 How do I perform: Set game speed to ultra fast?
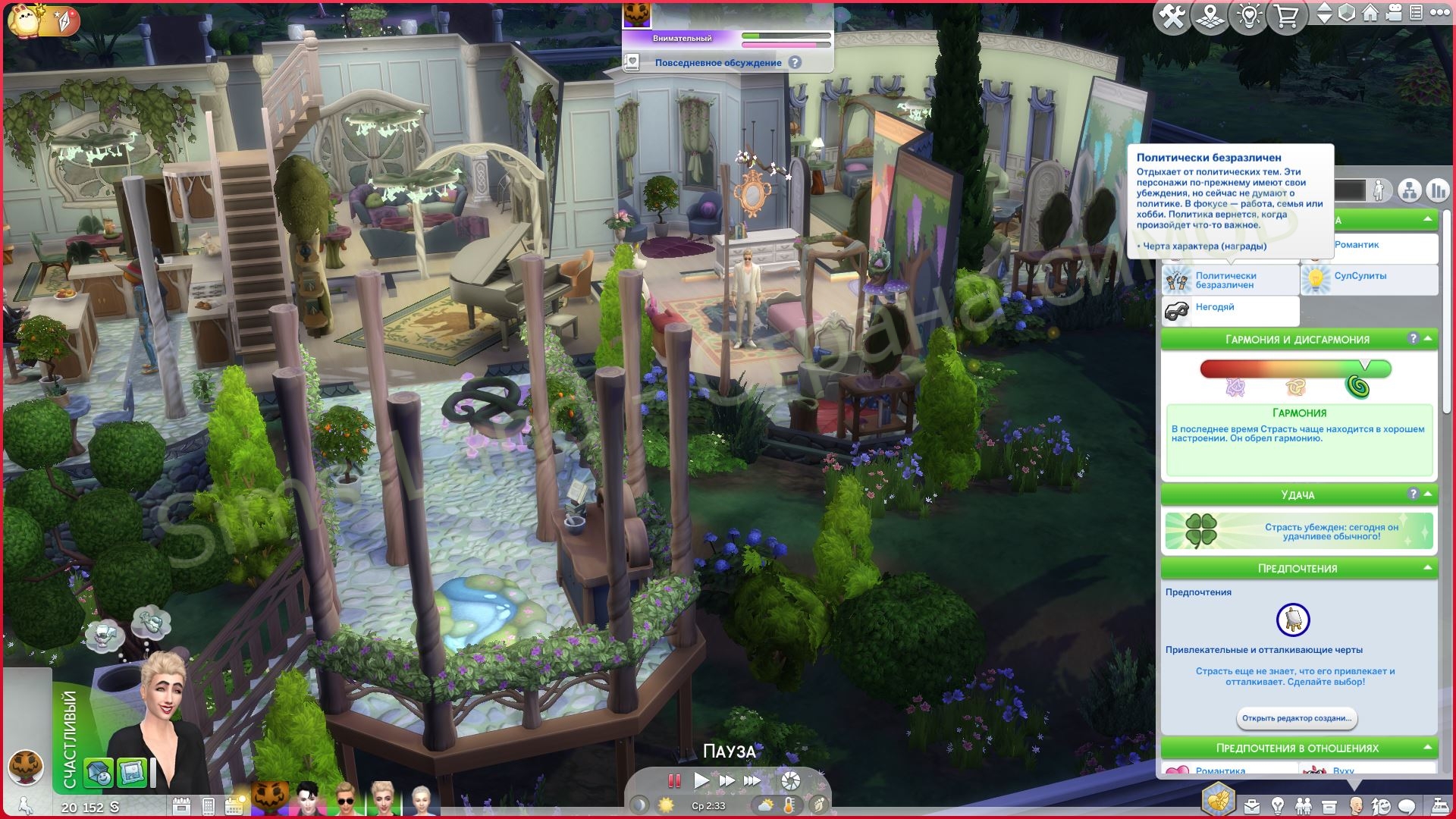[752, 780]
